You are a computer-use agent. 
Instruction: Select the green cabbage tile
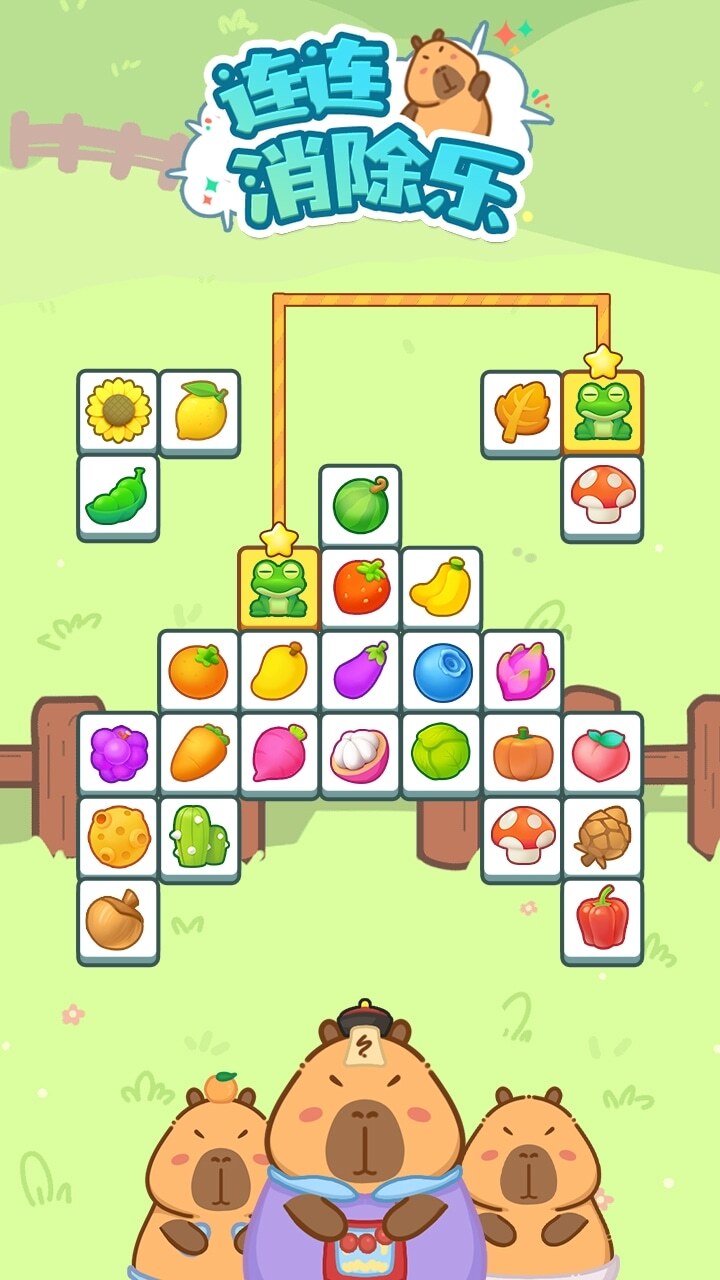442,754
